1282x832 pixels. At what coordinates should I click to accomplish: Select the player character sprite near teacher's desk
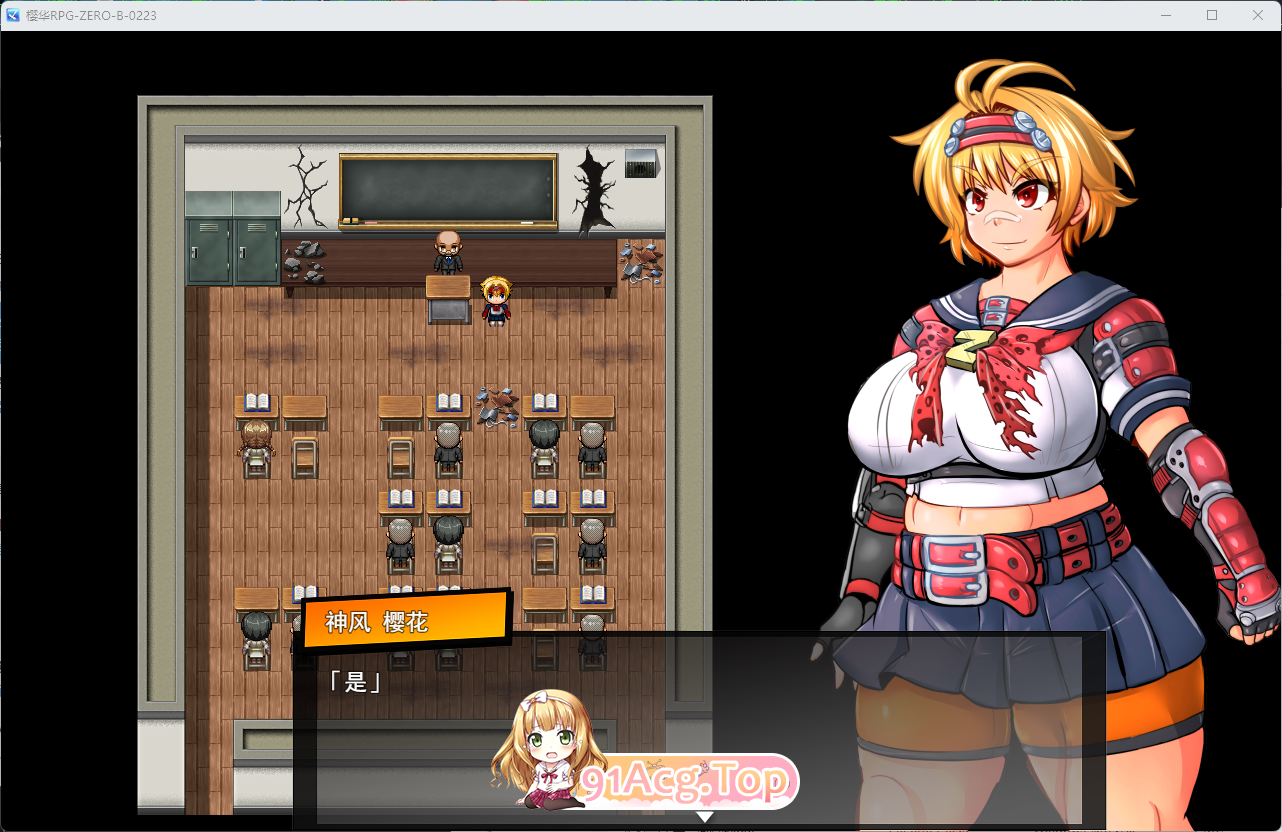495,300
